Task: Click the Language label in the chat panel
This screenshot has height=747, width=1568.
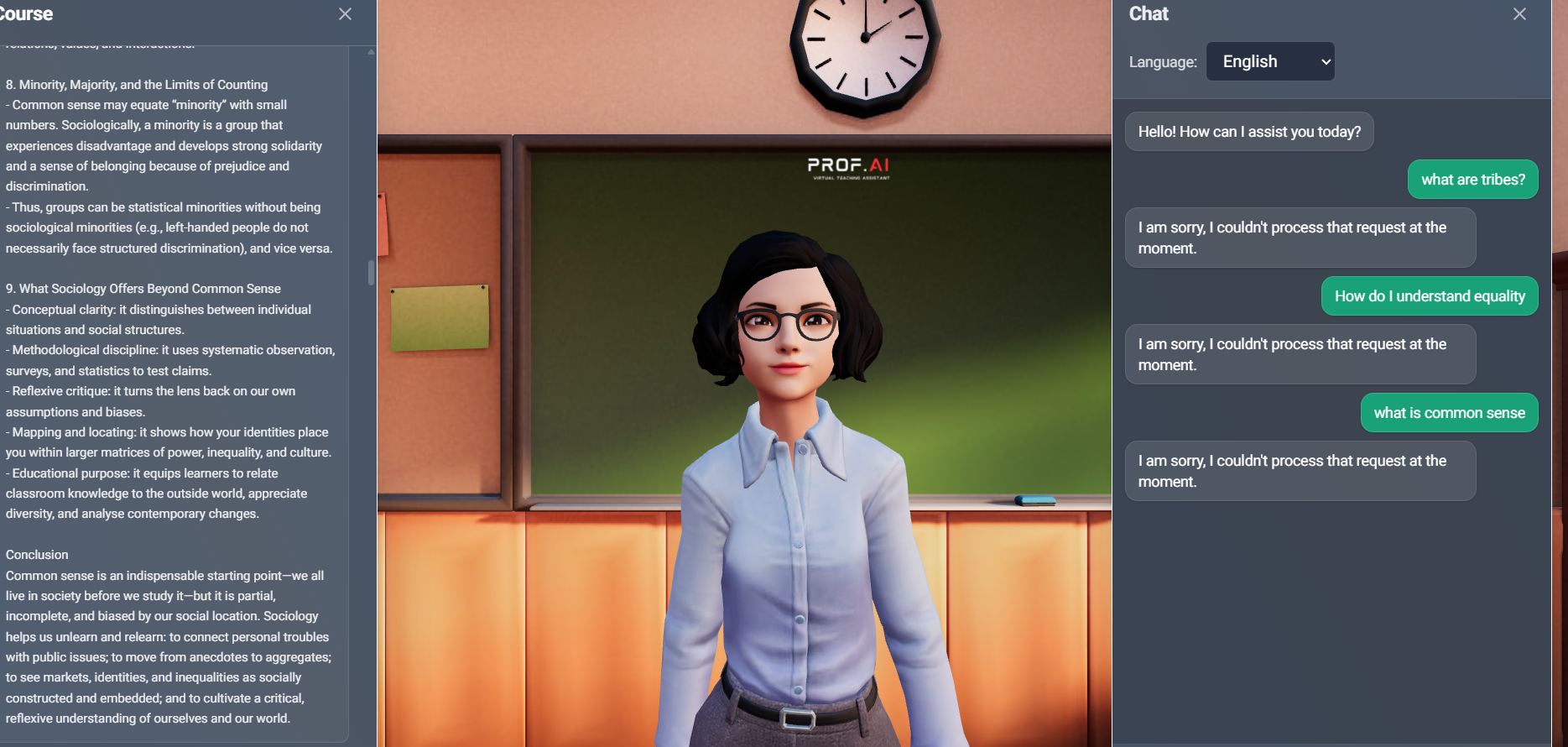Action: [1163, 61]
